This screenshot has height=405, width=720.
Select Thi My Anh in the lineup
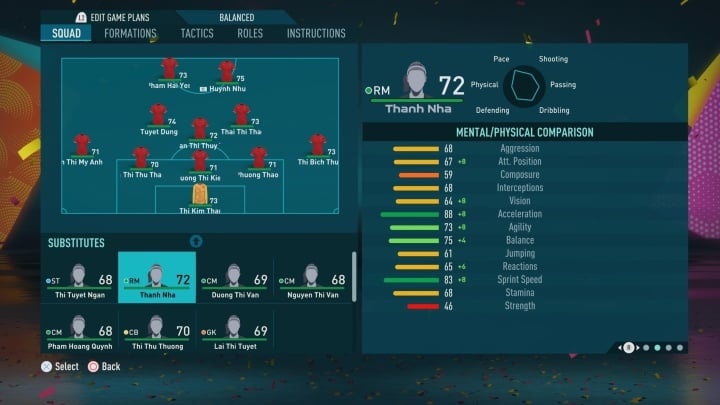(82, 146)
